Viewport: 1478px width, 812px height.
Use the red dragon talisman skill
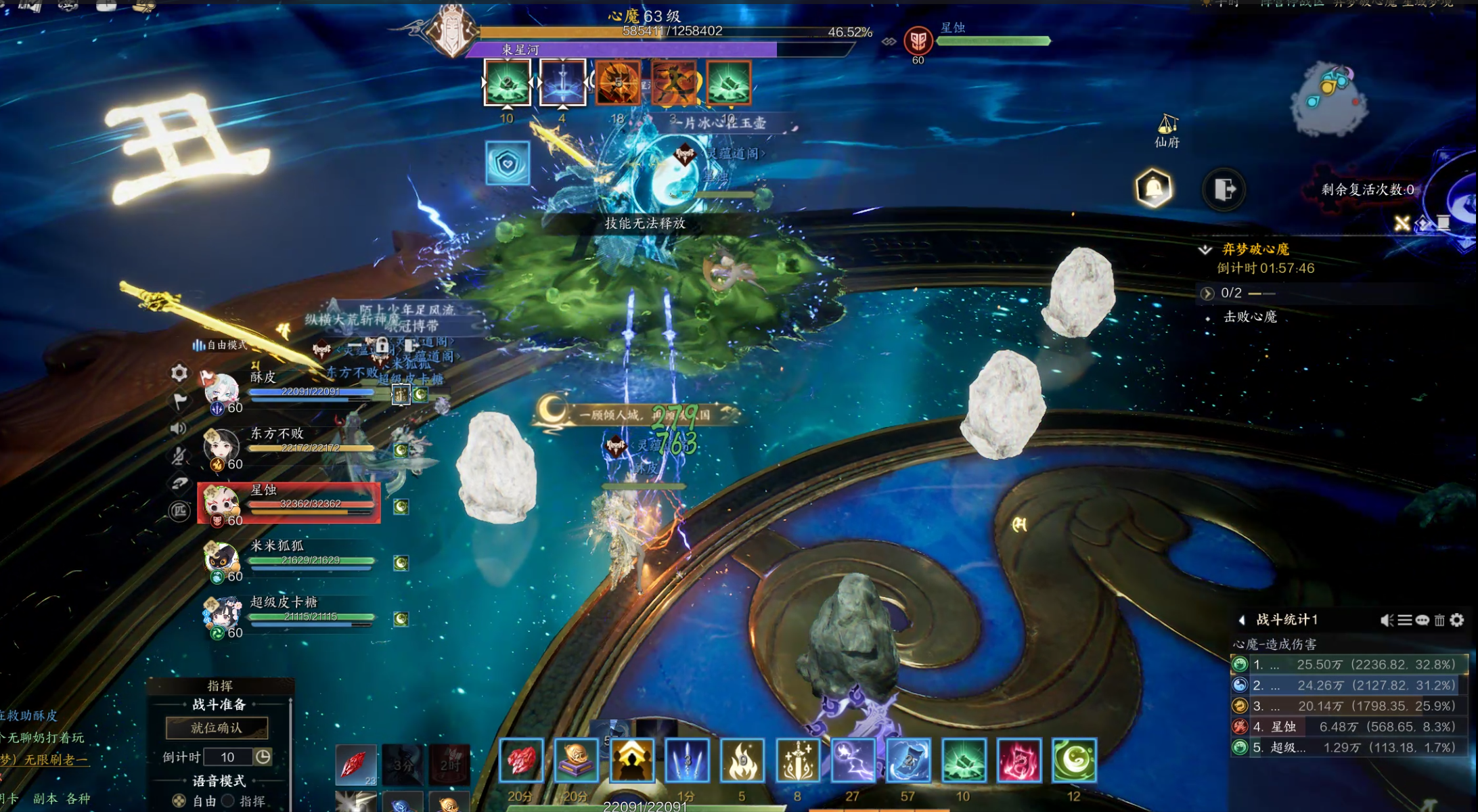1018,760
